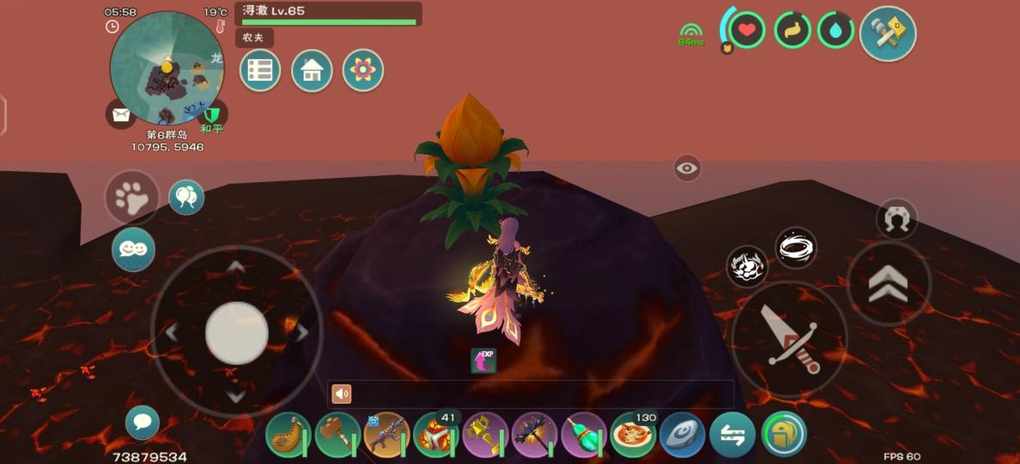1020x464 pixels.
Task: Tap the swap arrows hotbar button
Action: pyautogui.click(x=732, y=435)
